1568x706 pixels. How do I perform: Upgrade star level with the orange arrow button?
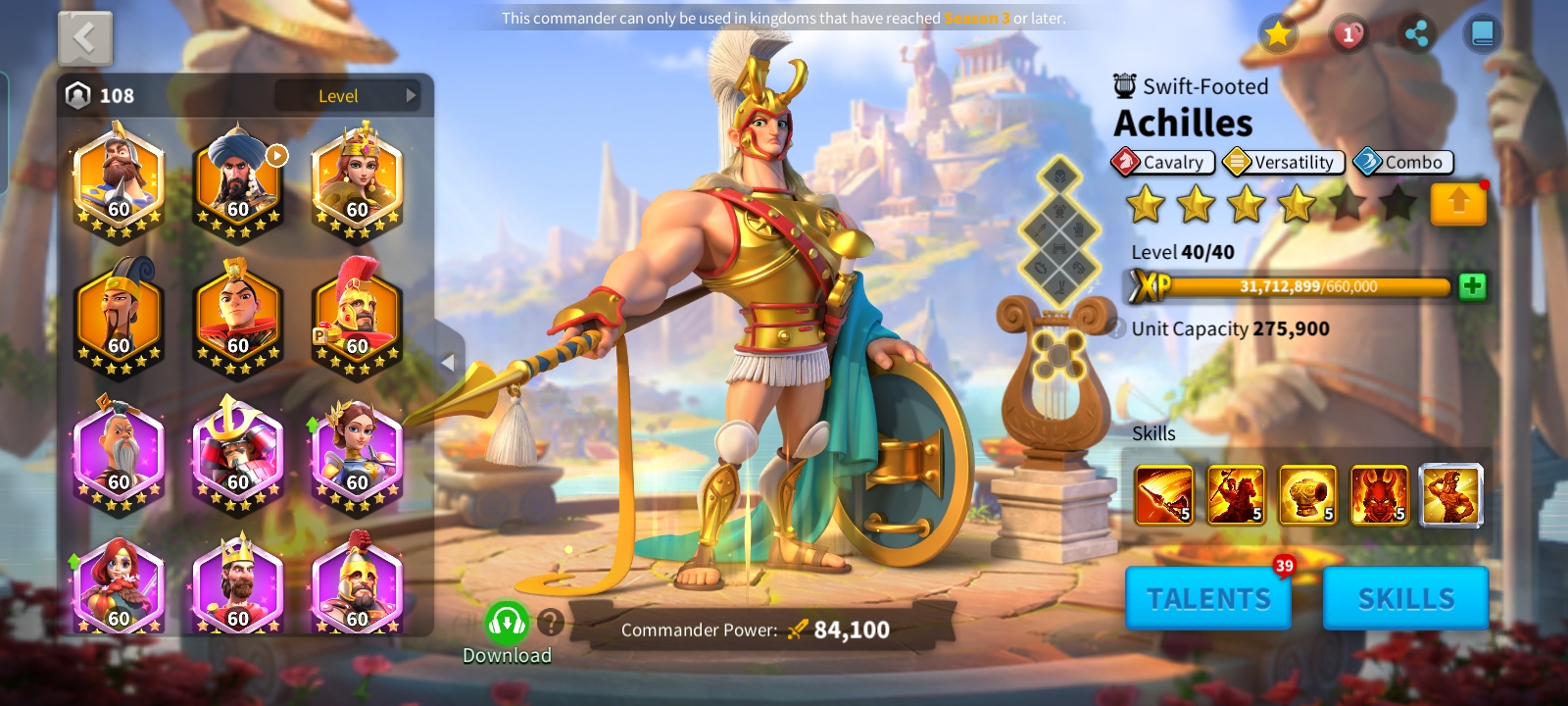coord(1458,204)
